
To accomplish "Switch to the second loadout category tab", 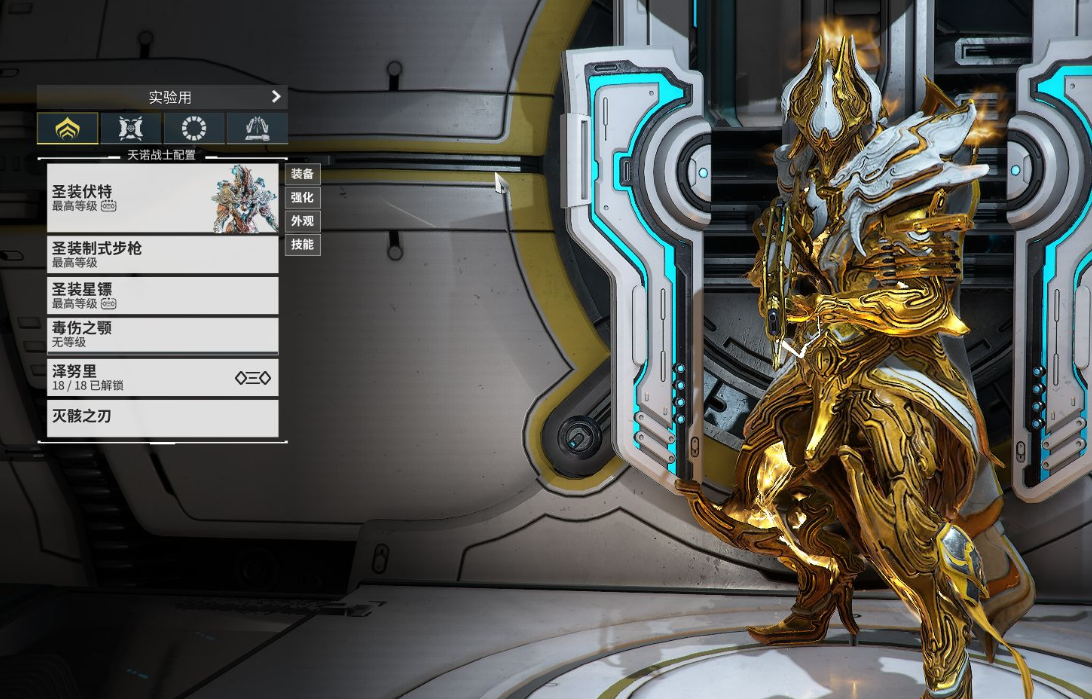I will tap(131, 128).
